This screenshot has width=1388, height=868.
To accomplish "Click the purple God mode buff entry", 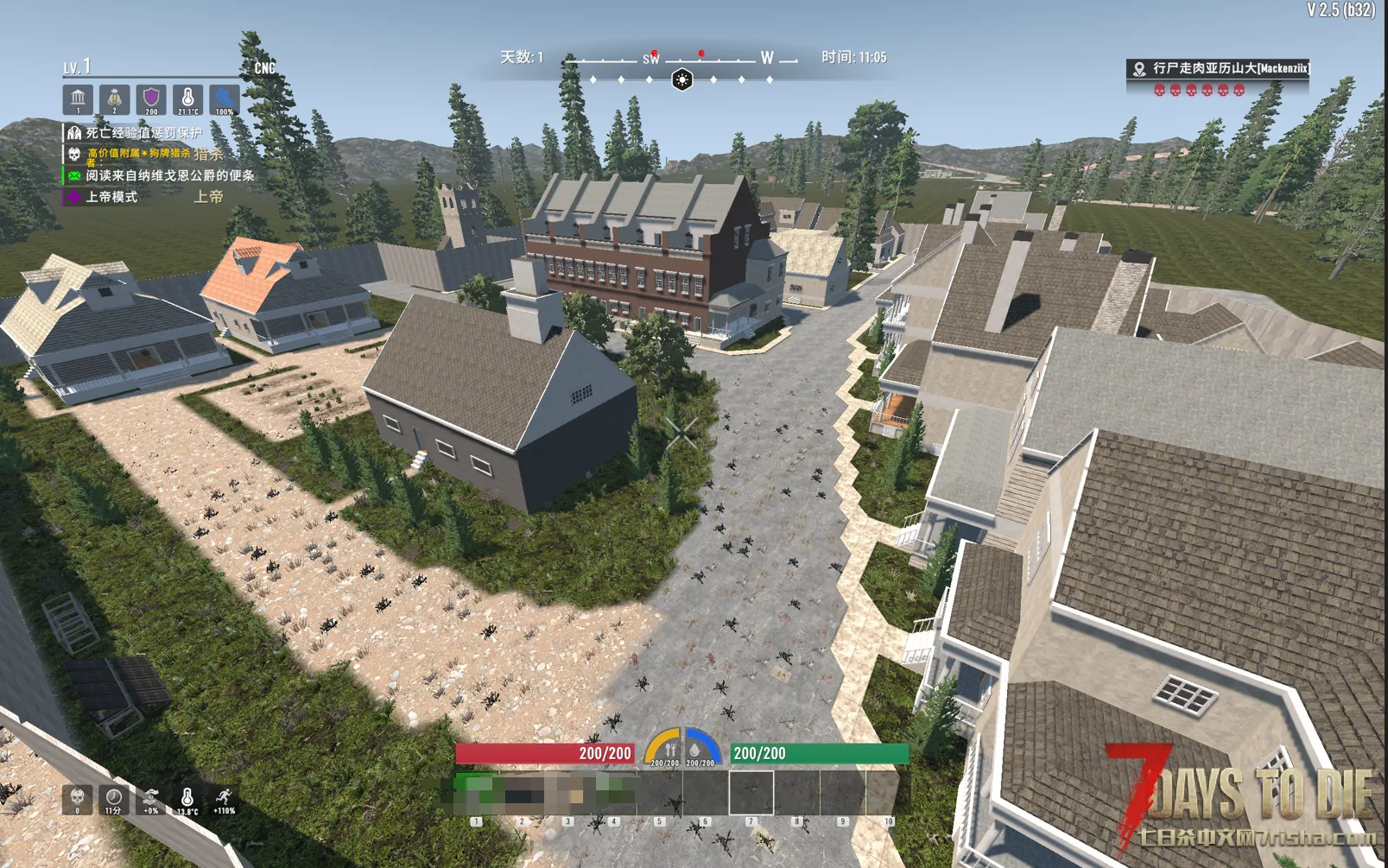I will [111, 197].
